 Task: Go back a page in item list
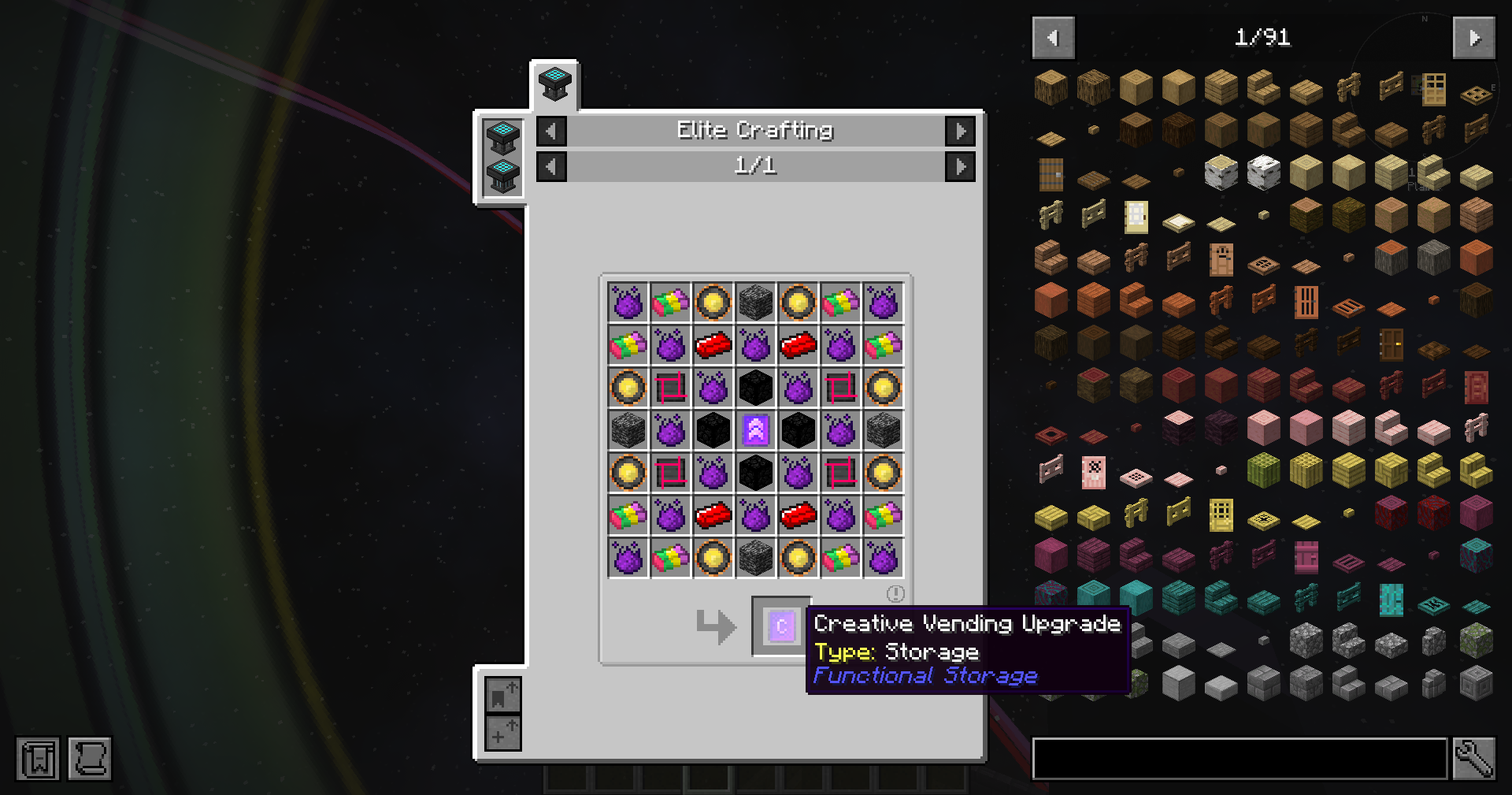point(1053,38)
